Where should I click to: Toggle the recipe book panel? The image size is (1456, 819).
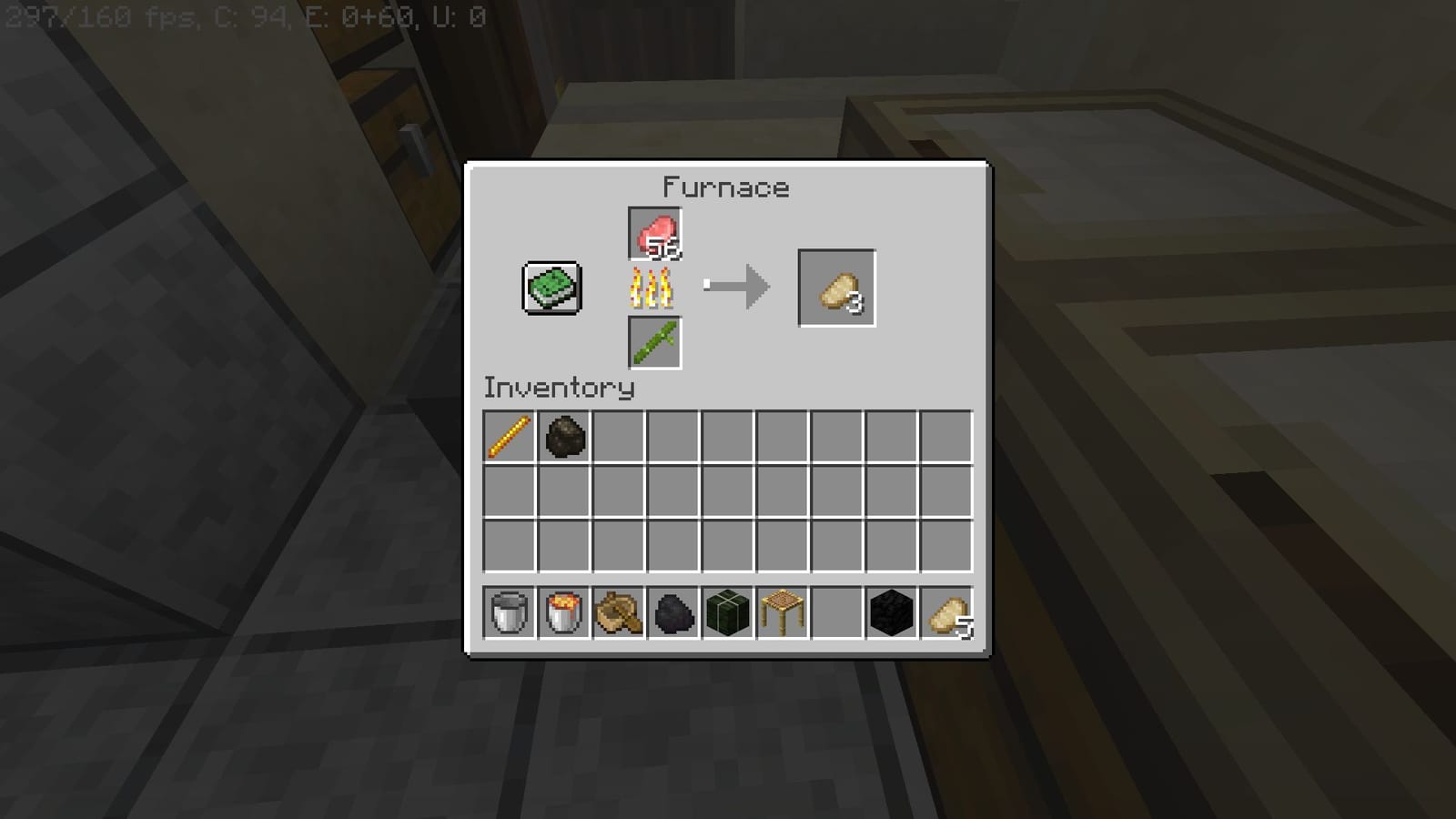550,289
